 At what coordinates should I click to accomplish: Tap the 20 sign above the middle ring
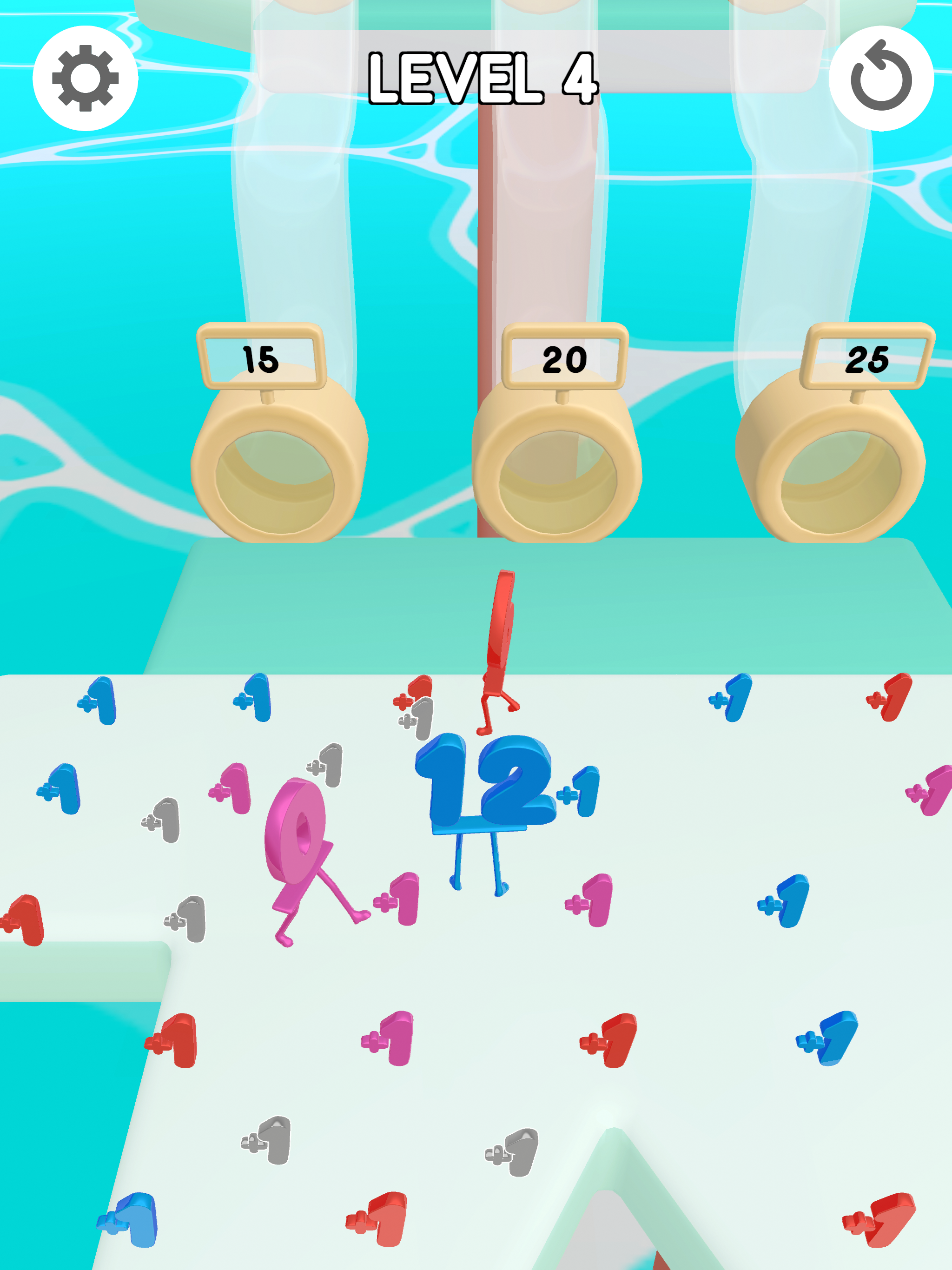tap(565, 360)
